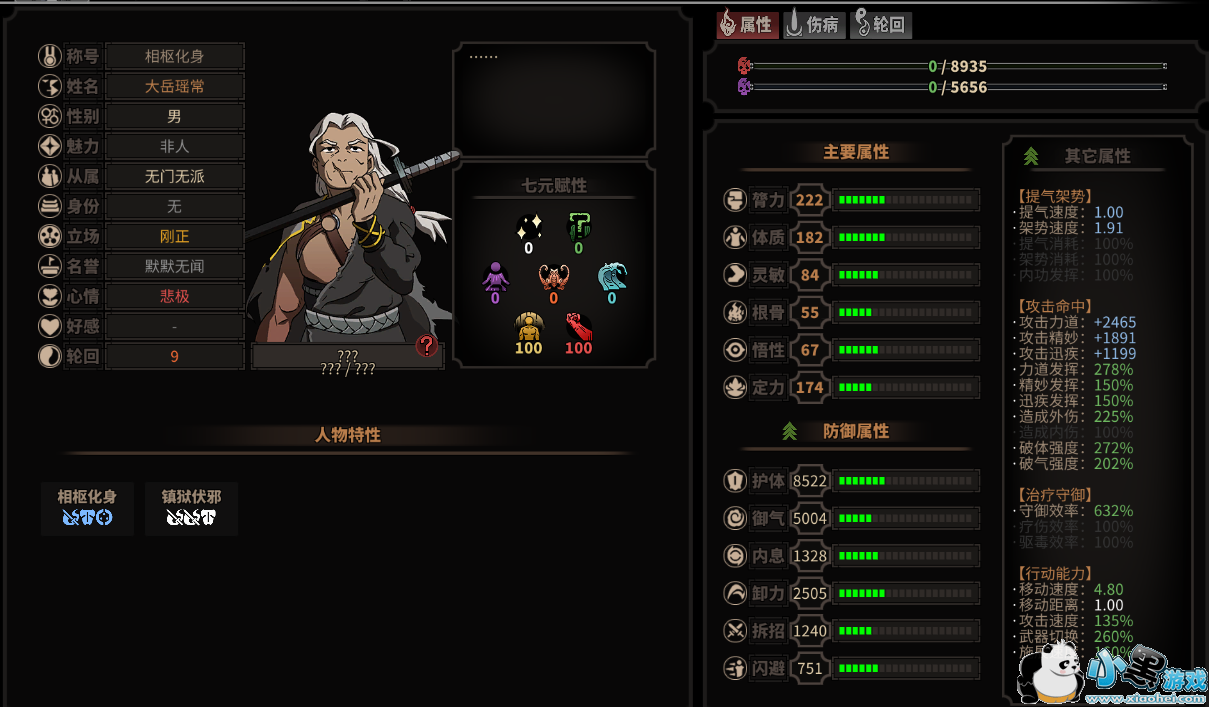Click the 悟性 attribute row
Screen dimensions: 1209x707
pyautogui.click(x=850, y=350)
